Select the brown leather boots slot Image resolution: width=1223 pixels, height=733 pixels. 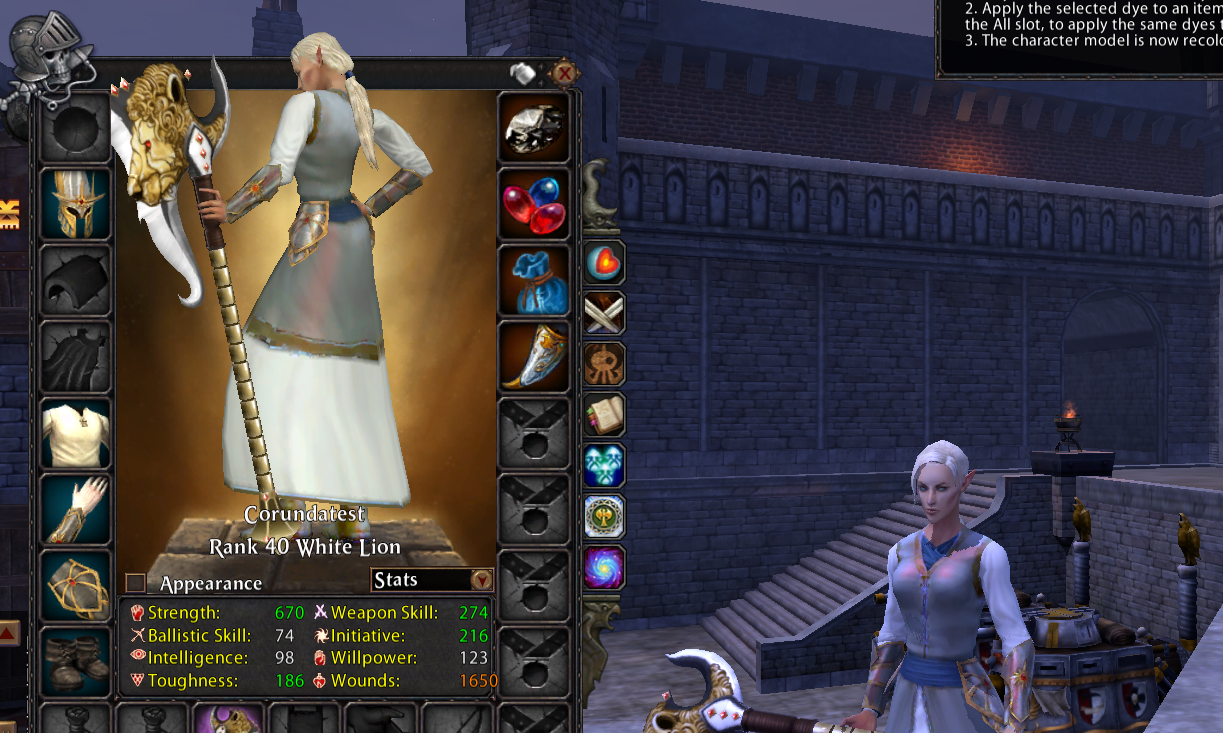[76, 658]
